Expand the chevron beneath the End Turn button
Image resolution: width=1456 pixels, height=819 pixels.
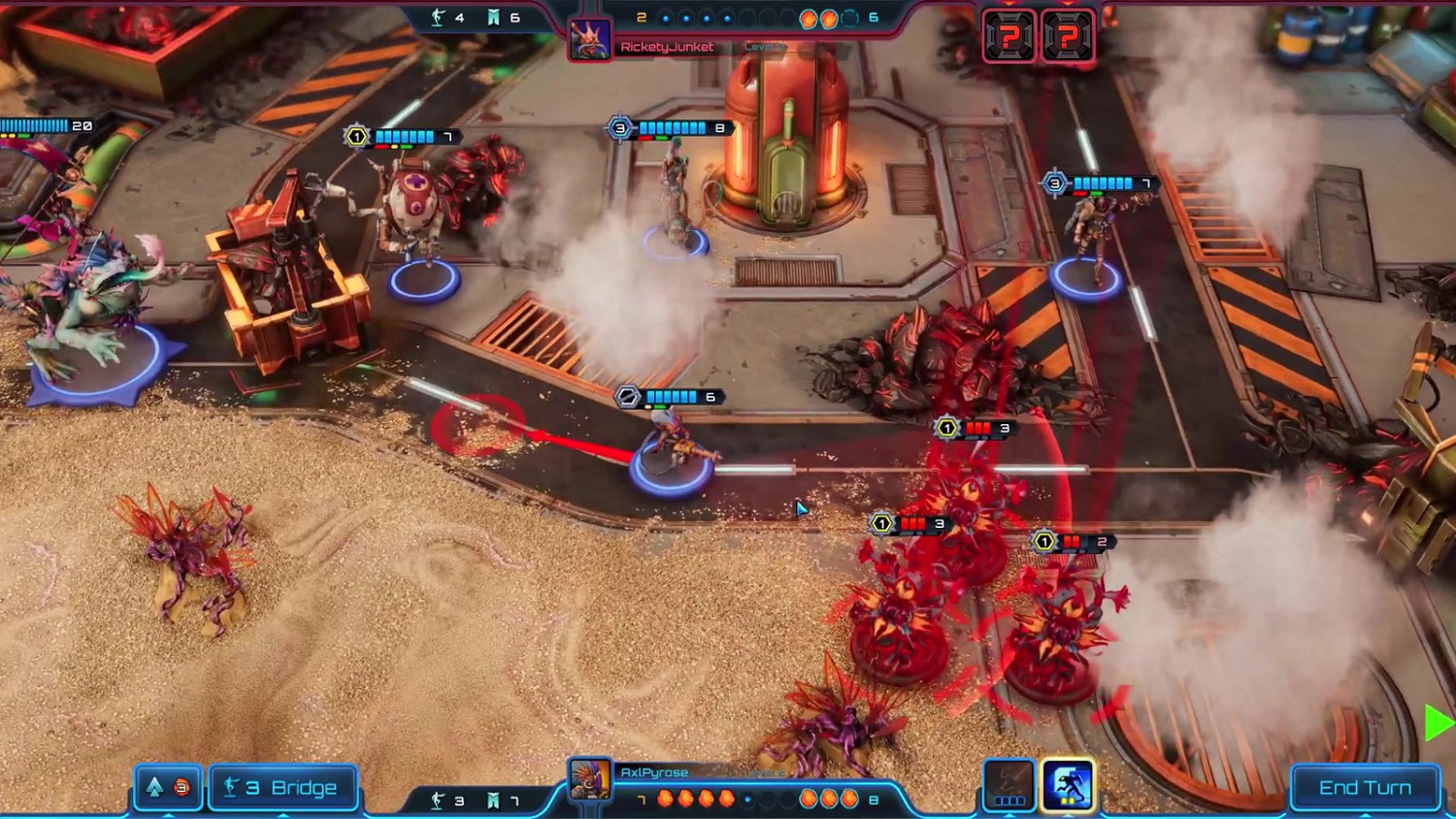pyautogui.click(x=1366, y=815)
